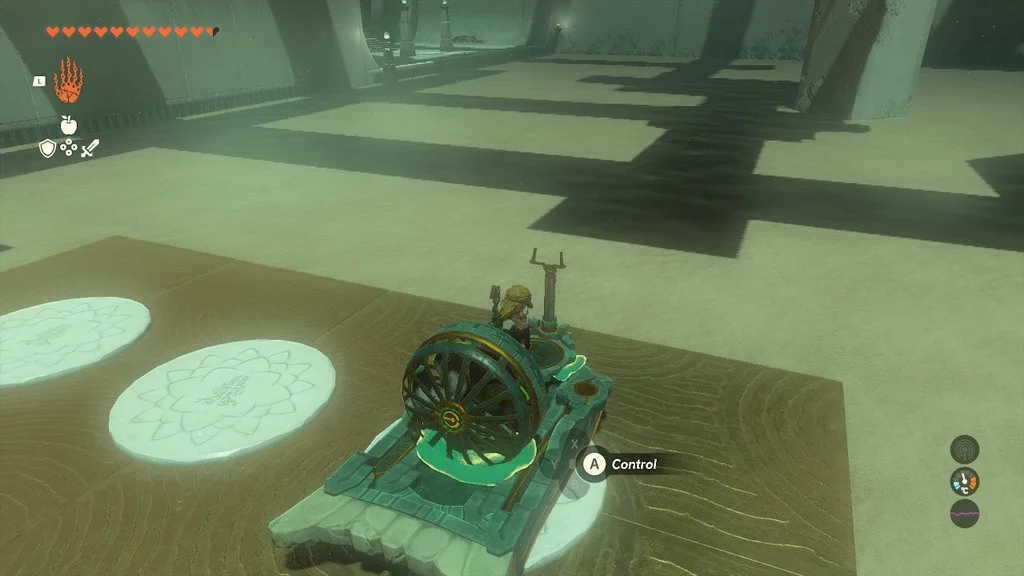Image resolution: width=1024 pixels, height=576 pixels.
Task: Open the shield quick-select icon
Action: [47, 149]
